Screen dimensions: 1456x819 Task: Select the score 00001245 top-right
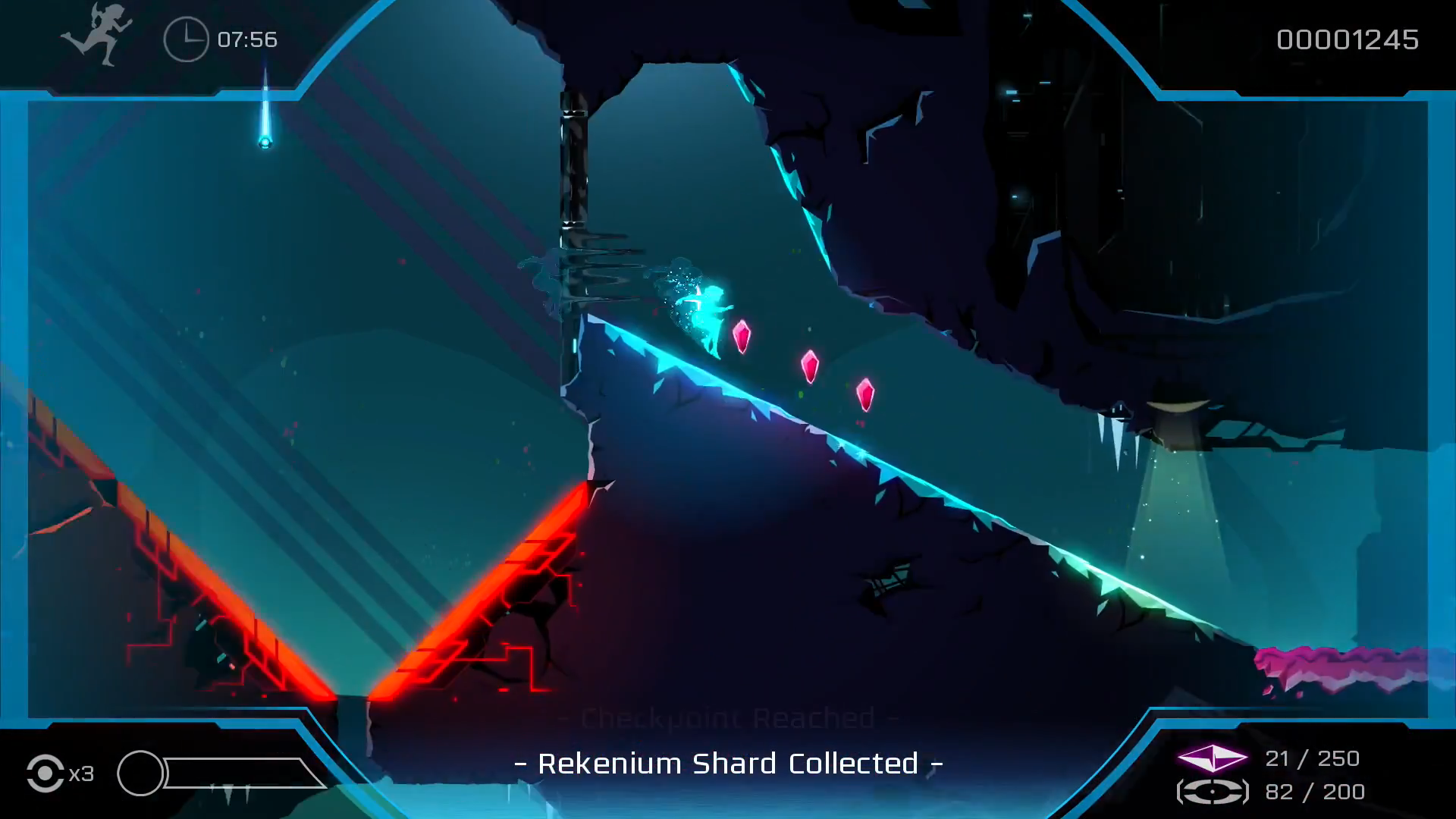point(1348,40)
